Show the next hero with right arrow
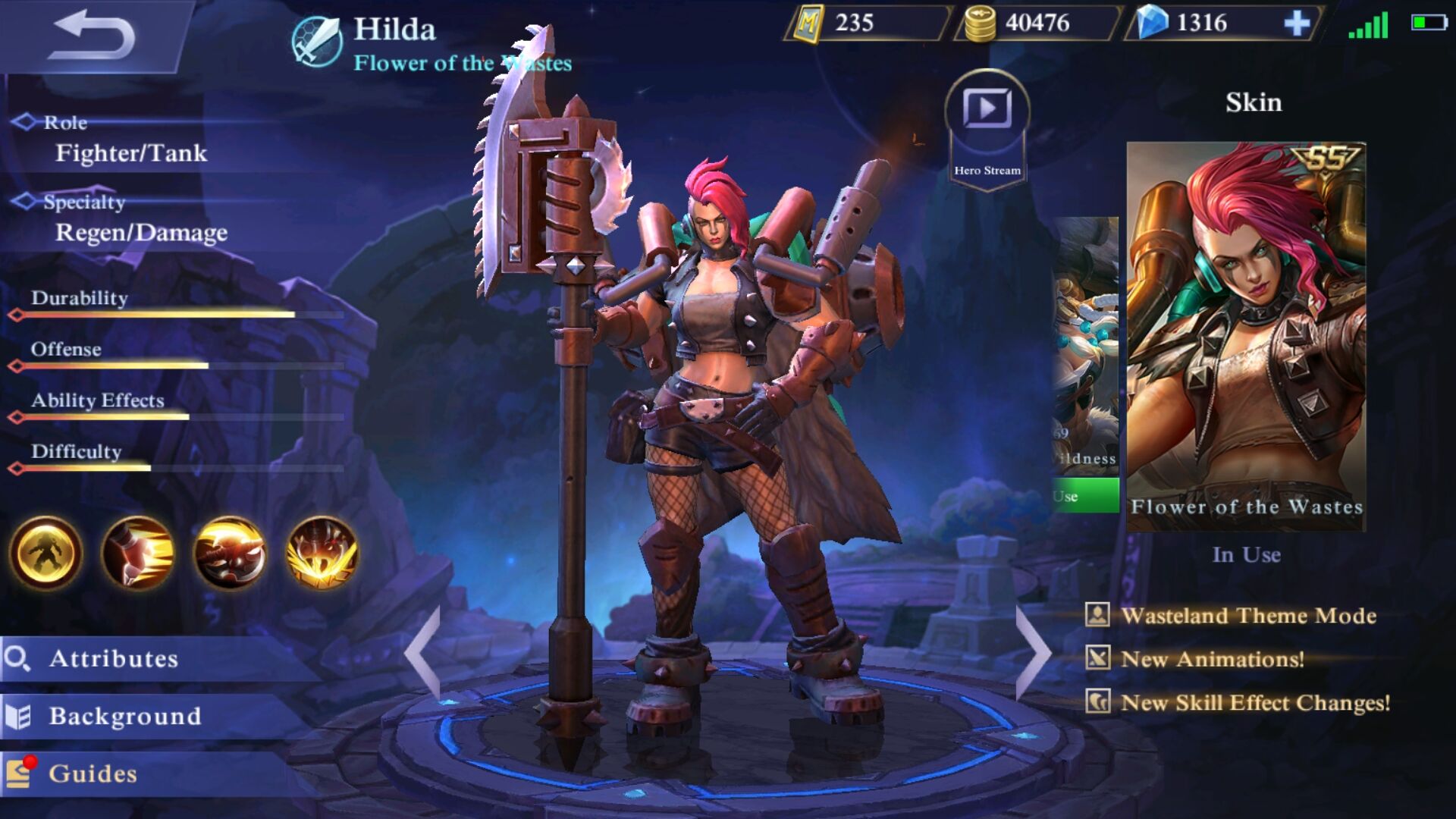The width and height of the screenshot is (1456, 819). 1033,652
